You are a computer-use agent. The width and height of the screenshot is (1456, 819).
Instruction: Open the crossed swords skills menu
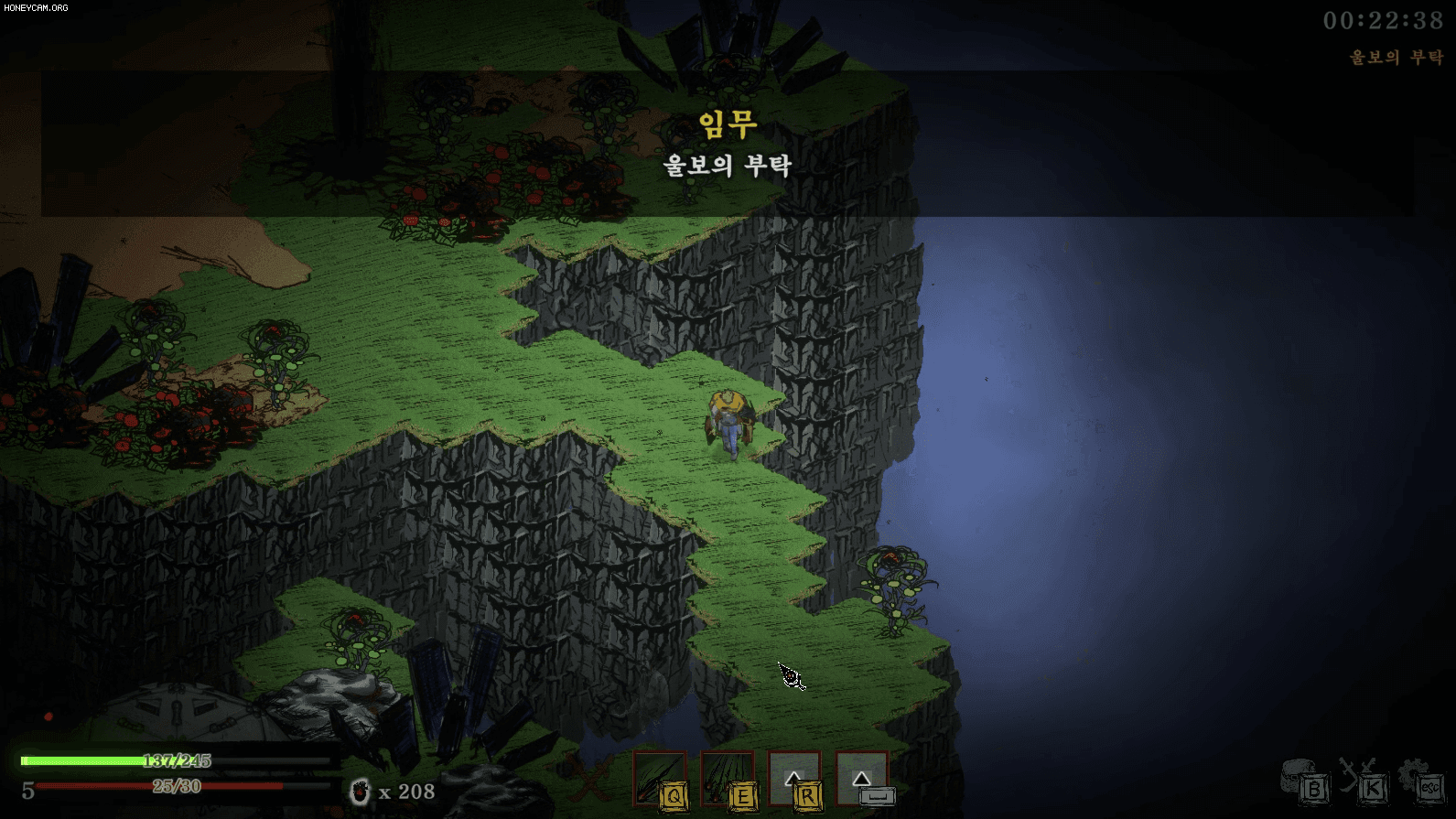pos(1362,780)
